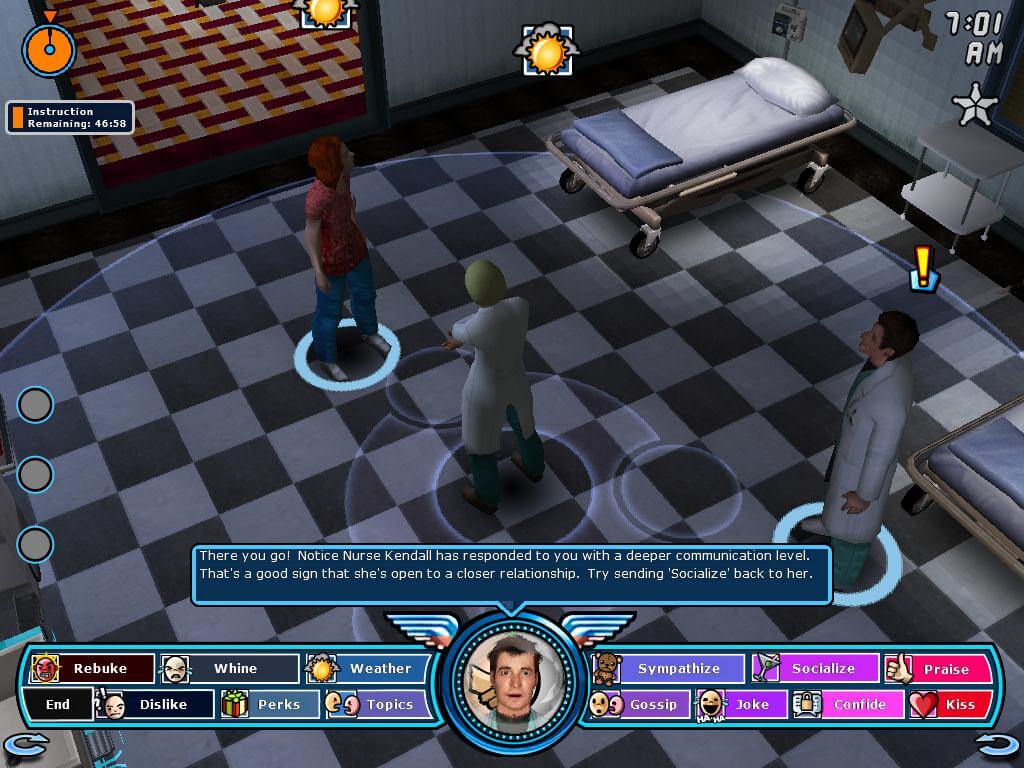Rotate camera with the bottom-left arrow
The height and width of the screenshot is (768, 1024).
click(26, 744)
